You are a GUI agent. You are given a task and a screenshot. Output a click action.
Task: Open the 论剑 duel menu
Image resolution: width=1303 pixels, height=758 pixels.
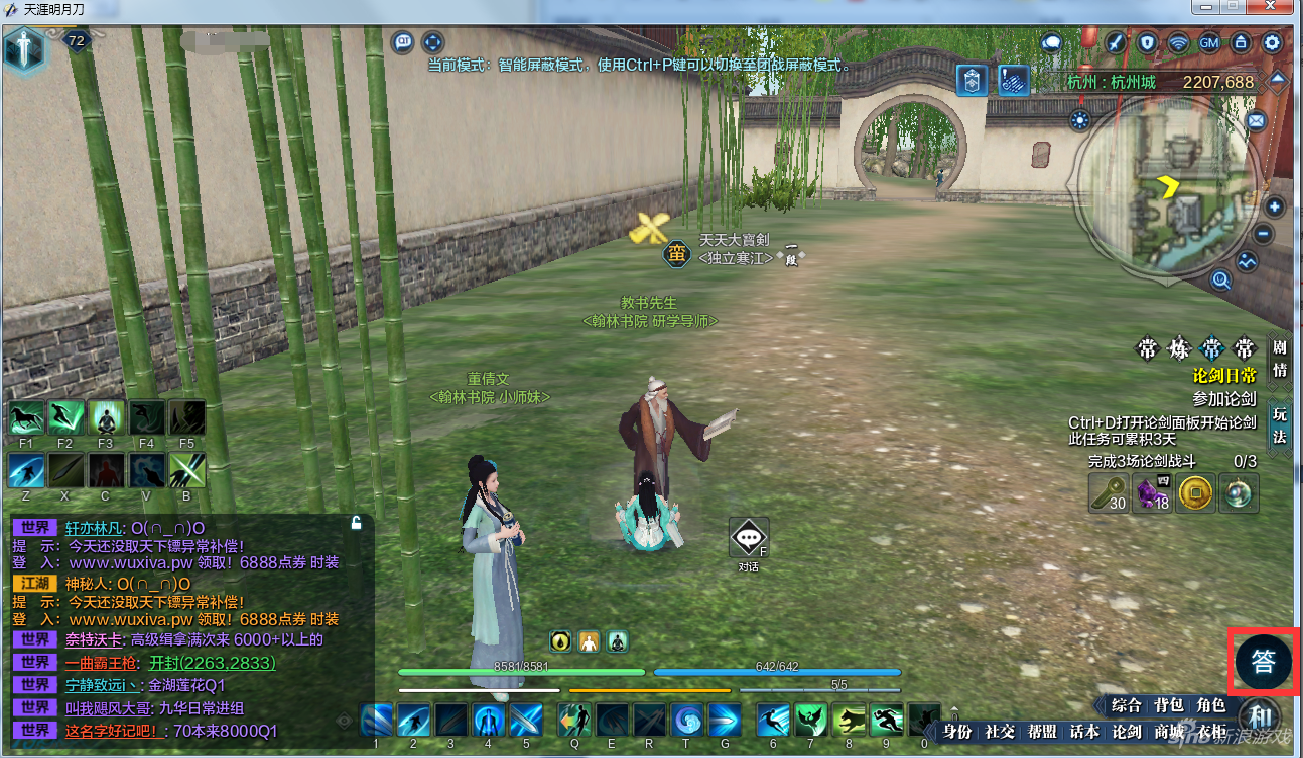click(x=1127, y=732)
